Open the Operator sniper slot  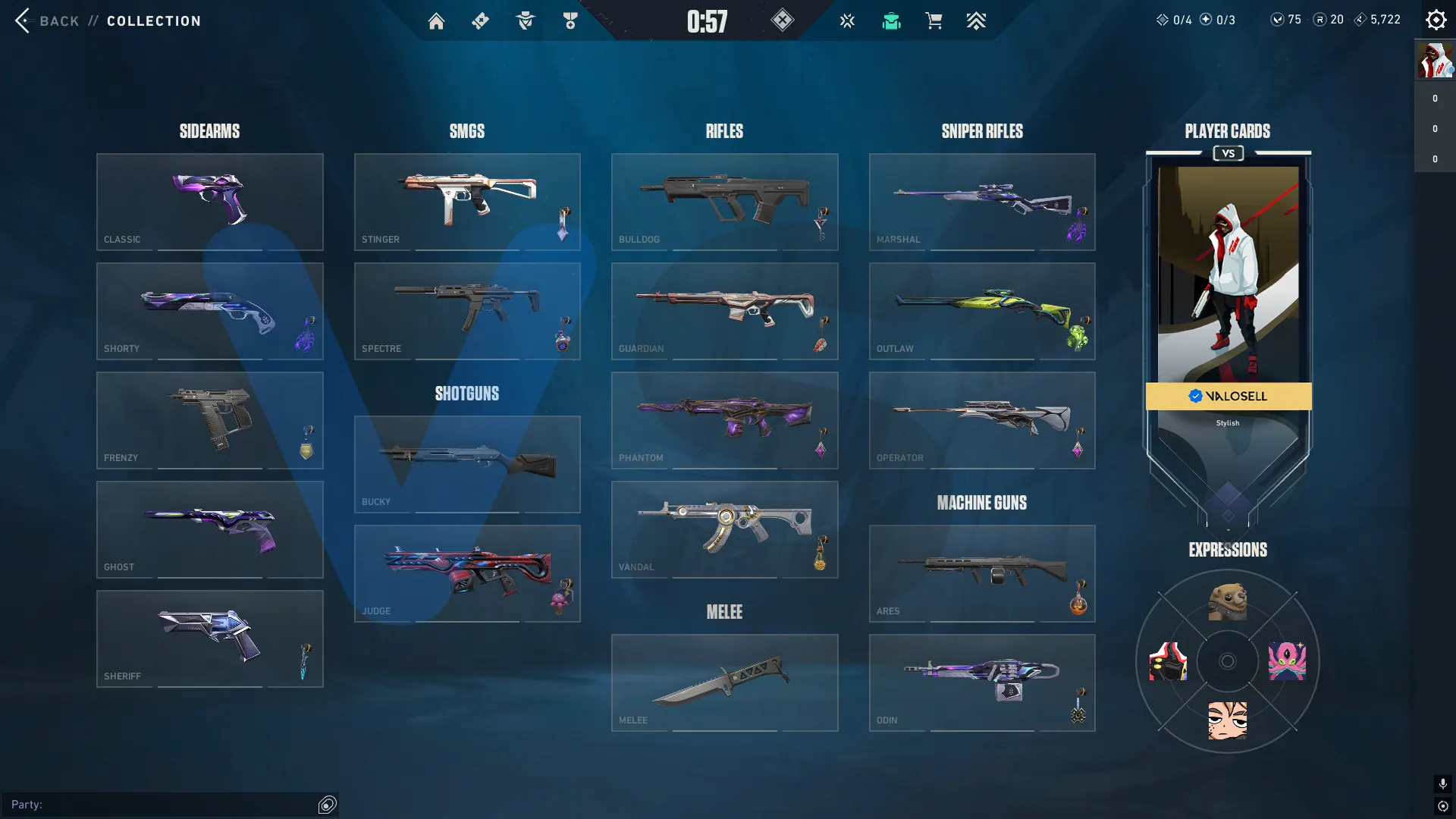click(x=982, y=420)
